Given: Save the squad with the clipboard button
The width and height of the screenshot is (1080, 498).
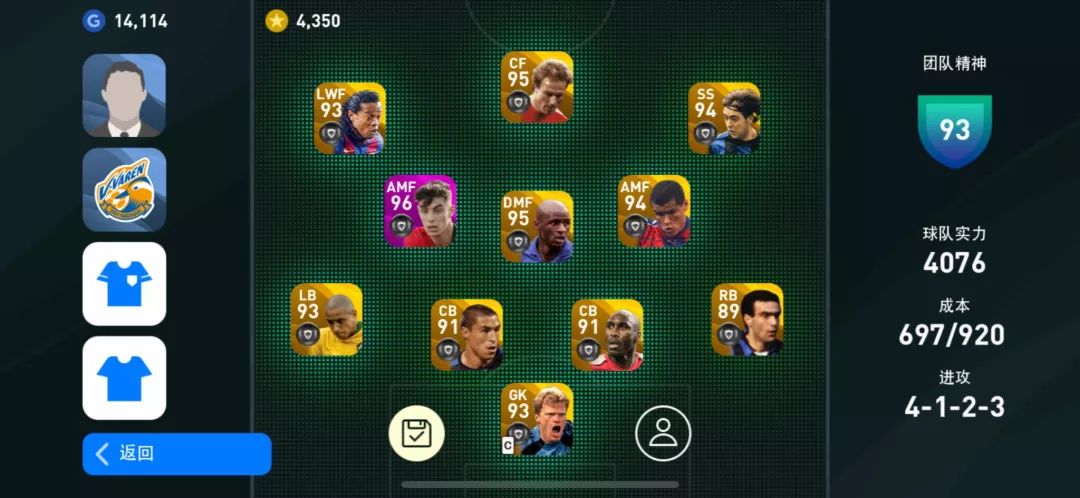Looking at the screenshot, I should click(x=417, y=433).
